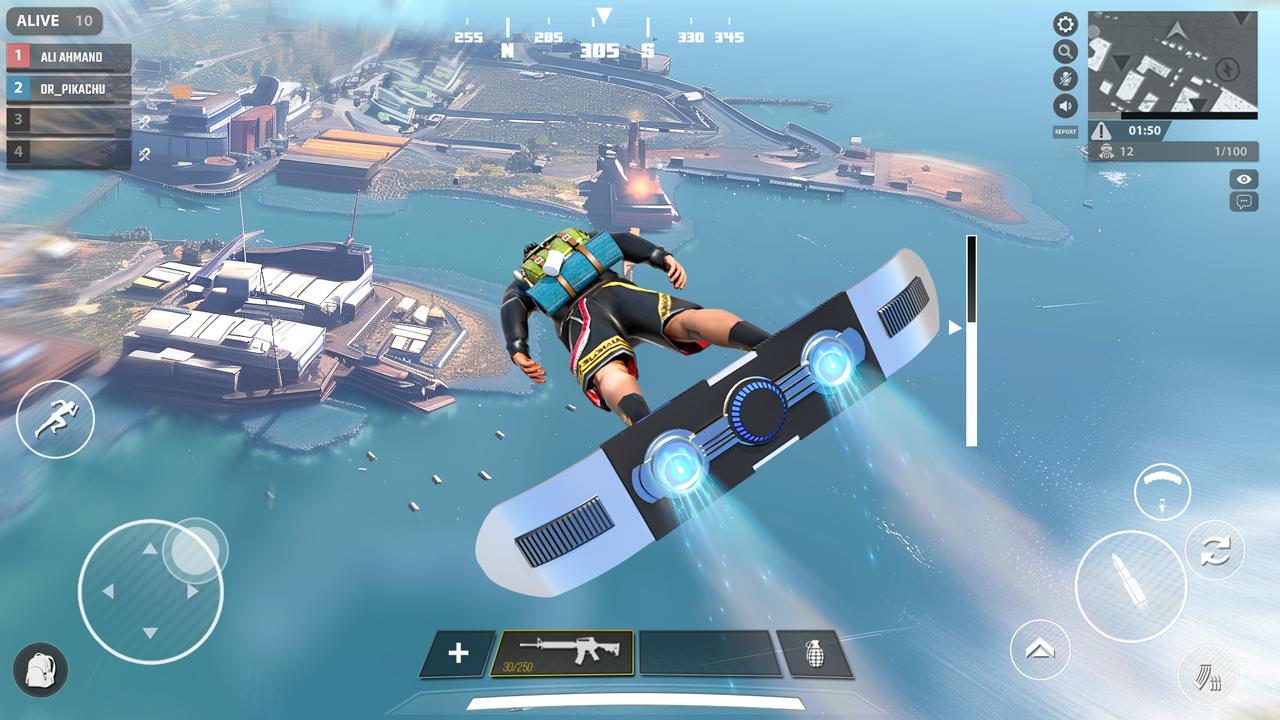Select teammate DR_PIKACHU in squad list

pyautogui.click(x=69, y=88)
